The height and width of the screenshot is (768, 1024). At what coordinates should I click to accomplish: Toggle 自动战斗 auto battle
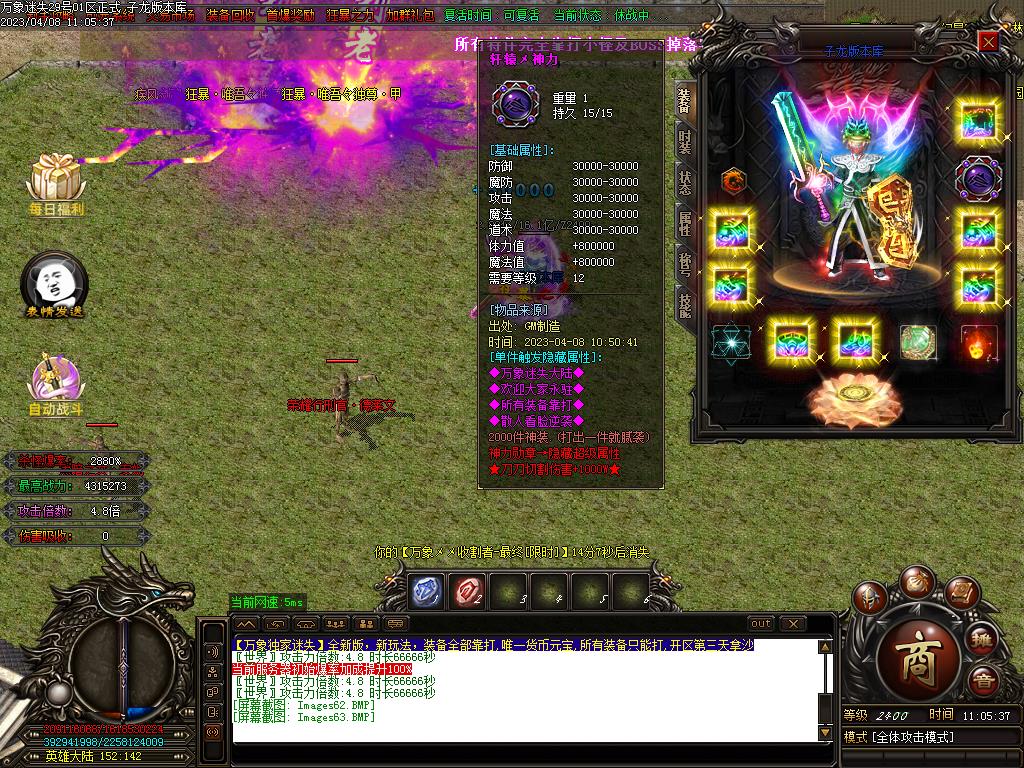tap(56, 385)
